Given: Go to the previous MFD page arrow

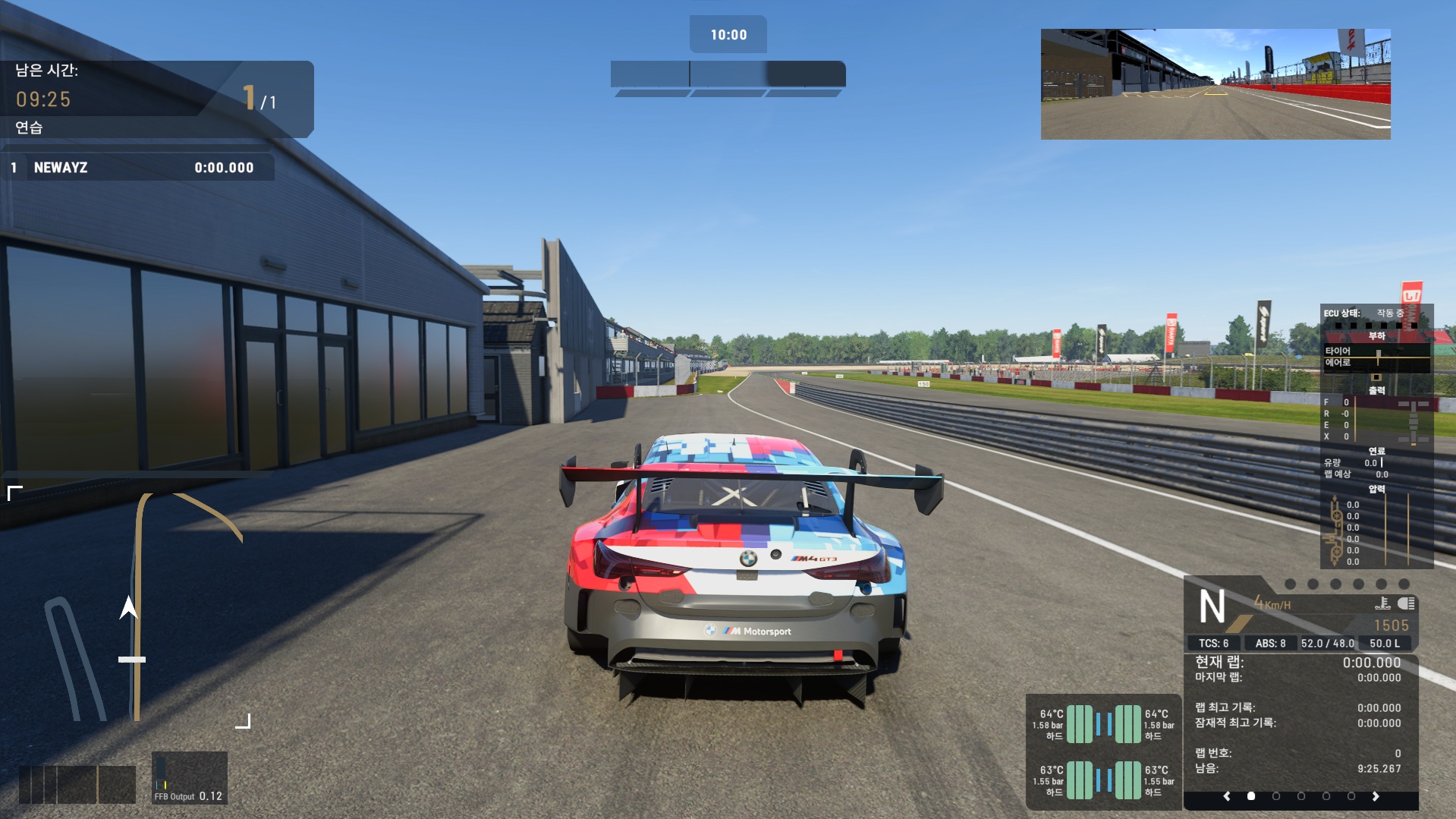Looking at the screenshot, I should tap(1227, 796).
